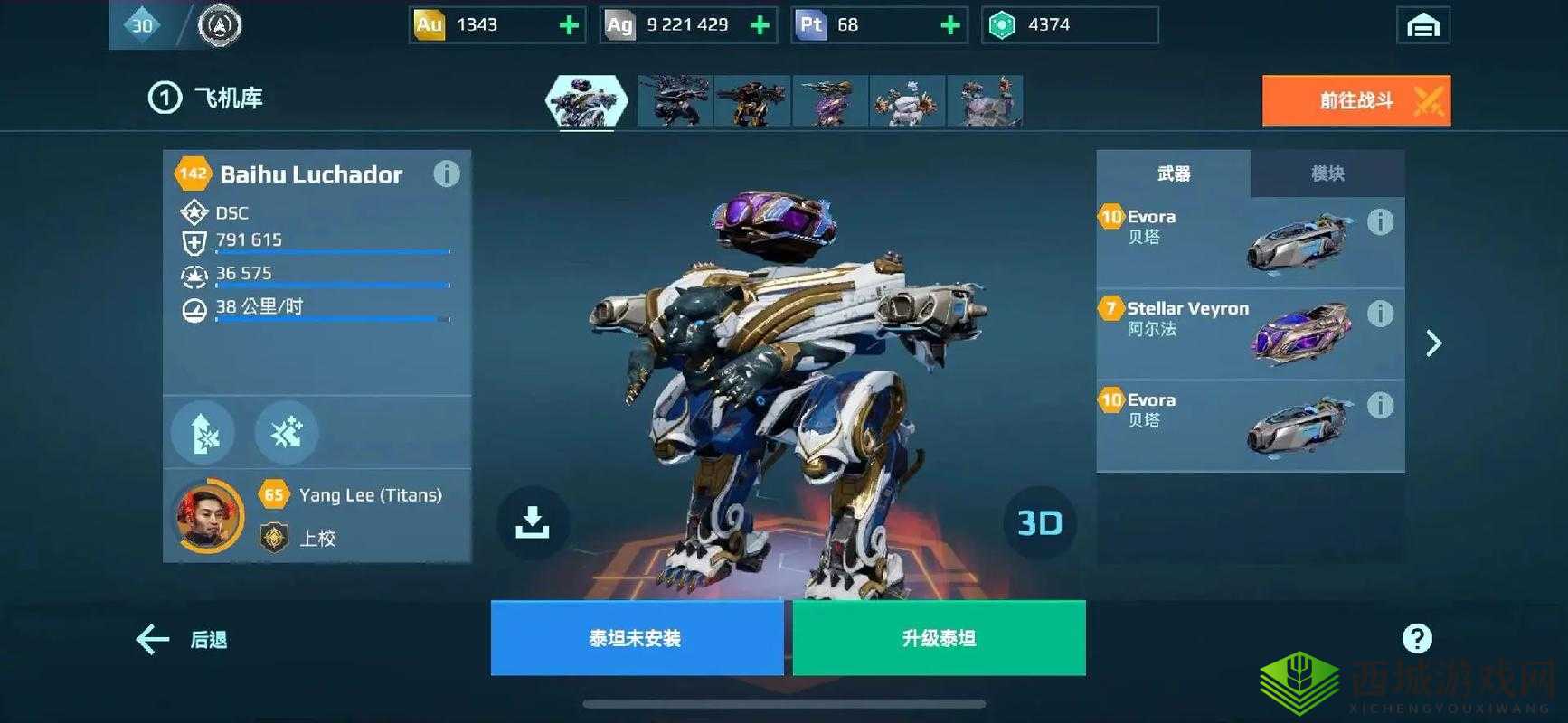The height and width of the screenshot is (723, 1568).
Task: Open the help question mark button
Action: coord(1417,638)
